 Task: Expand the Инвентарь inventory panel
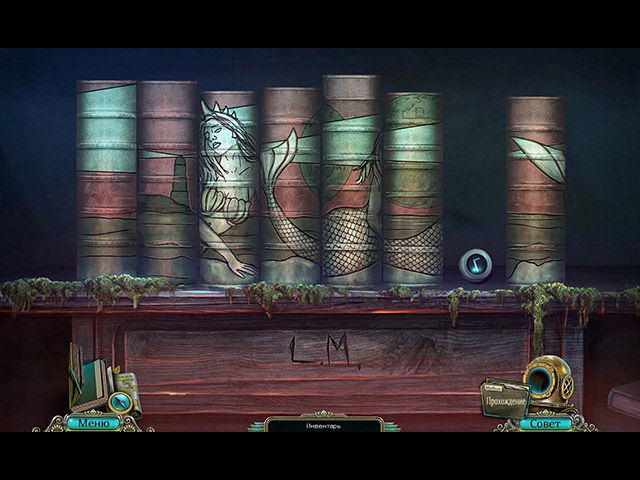point(318,425)
